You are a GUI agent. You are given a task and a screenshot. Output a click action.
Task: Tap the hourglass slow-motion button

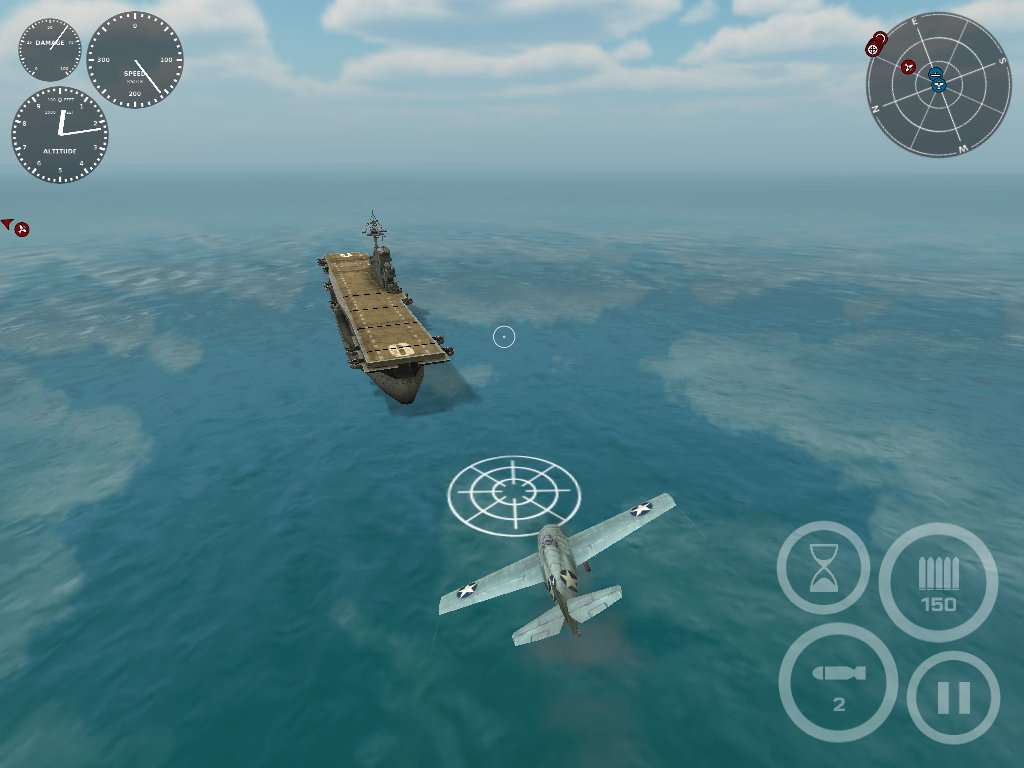(823, 567)
